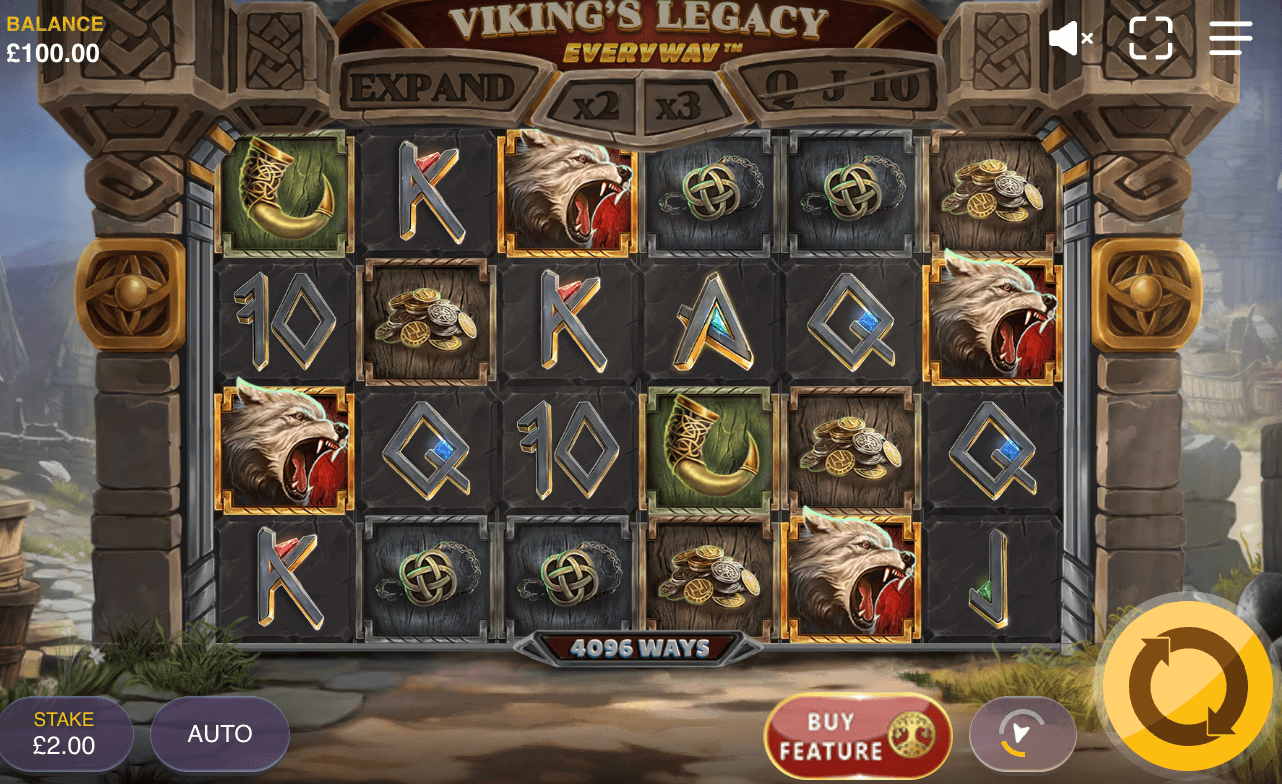Image resolution: width=1282 pixels, height=784 pixels.
Task: Click the green drinking horn symbol top left
Action: tap(283, 193)
